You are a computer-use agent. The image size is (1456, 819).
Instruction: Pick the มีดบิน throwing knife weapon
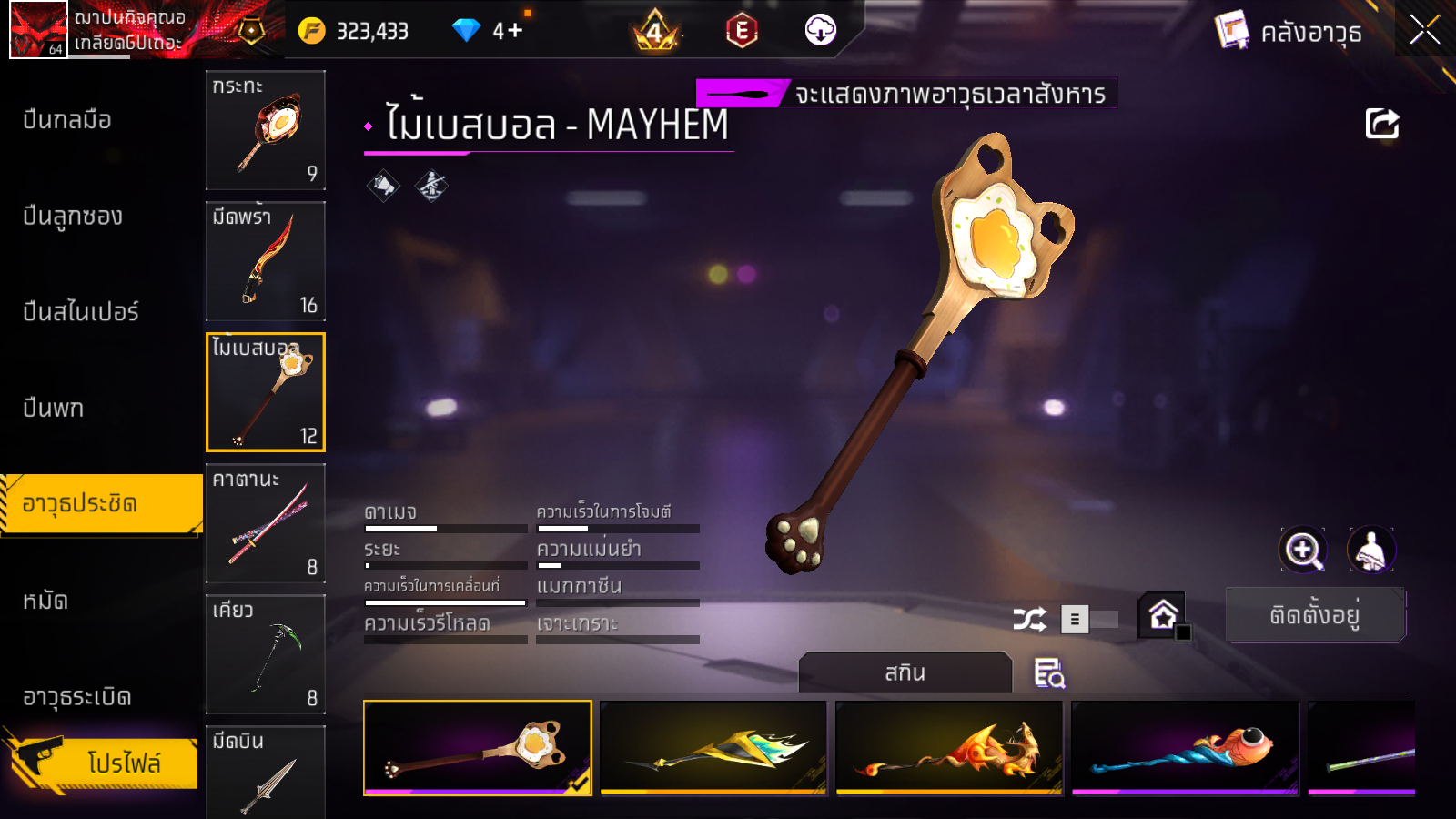(x=266, y=772)
